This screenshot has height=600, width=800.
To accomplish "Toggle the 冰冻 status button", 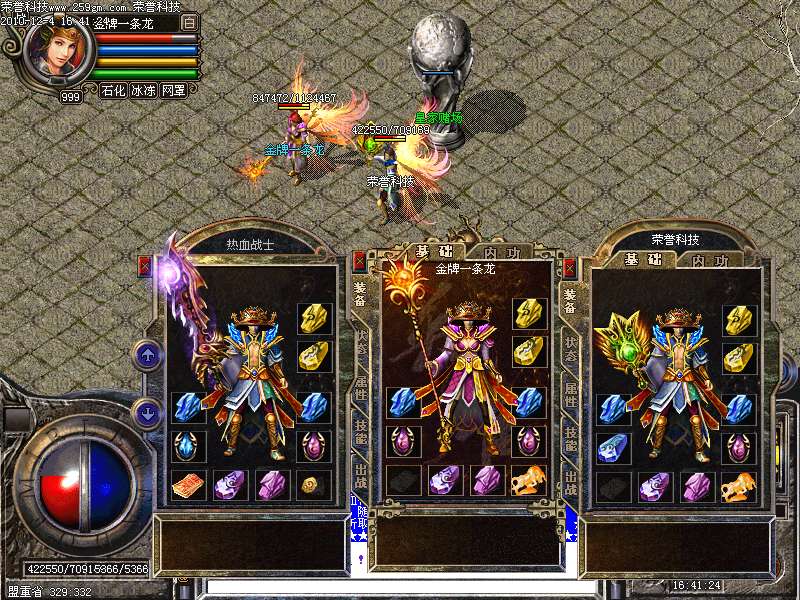I will pyautogui.click(x=143, y=90).
